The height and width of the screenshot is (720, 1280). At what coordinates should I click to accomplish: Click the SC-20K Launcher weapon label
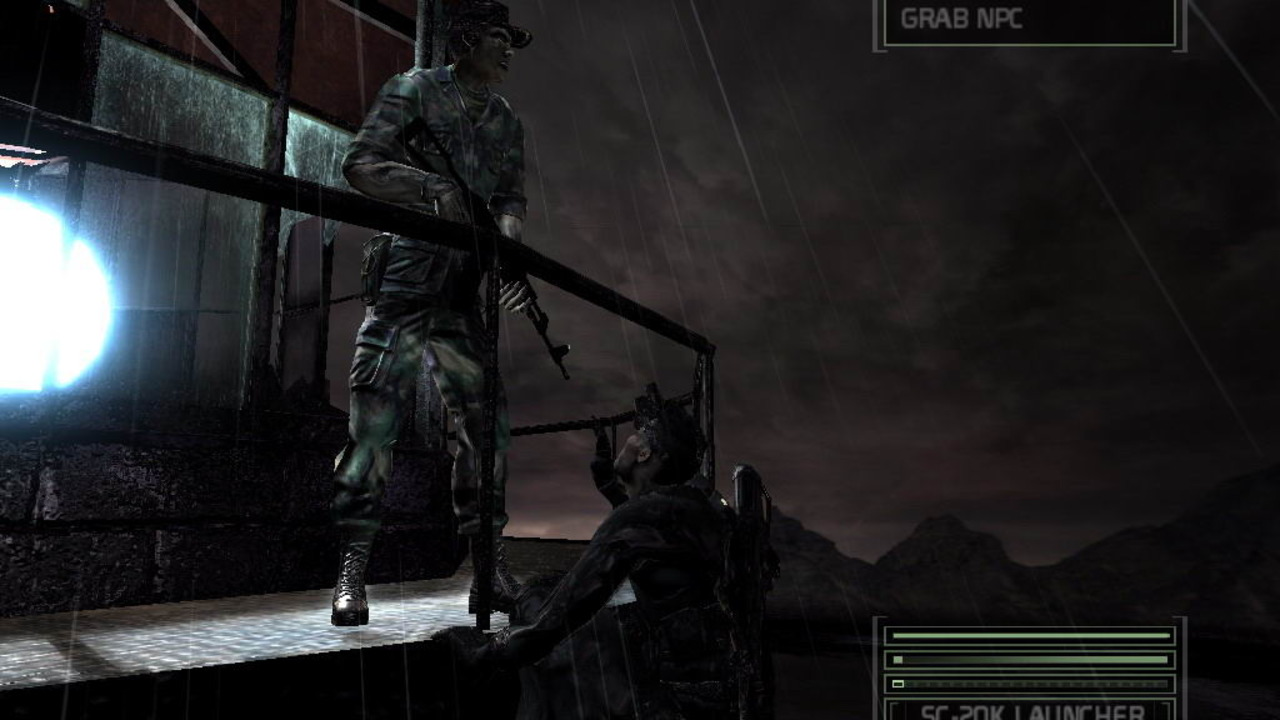click(x=1029, y=711)
